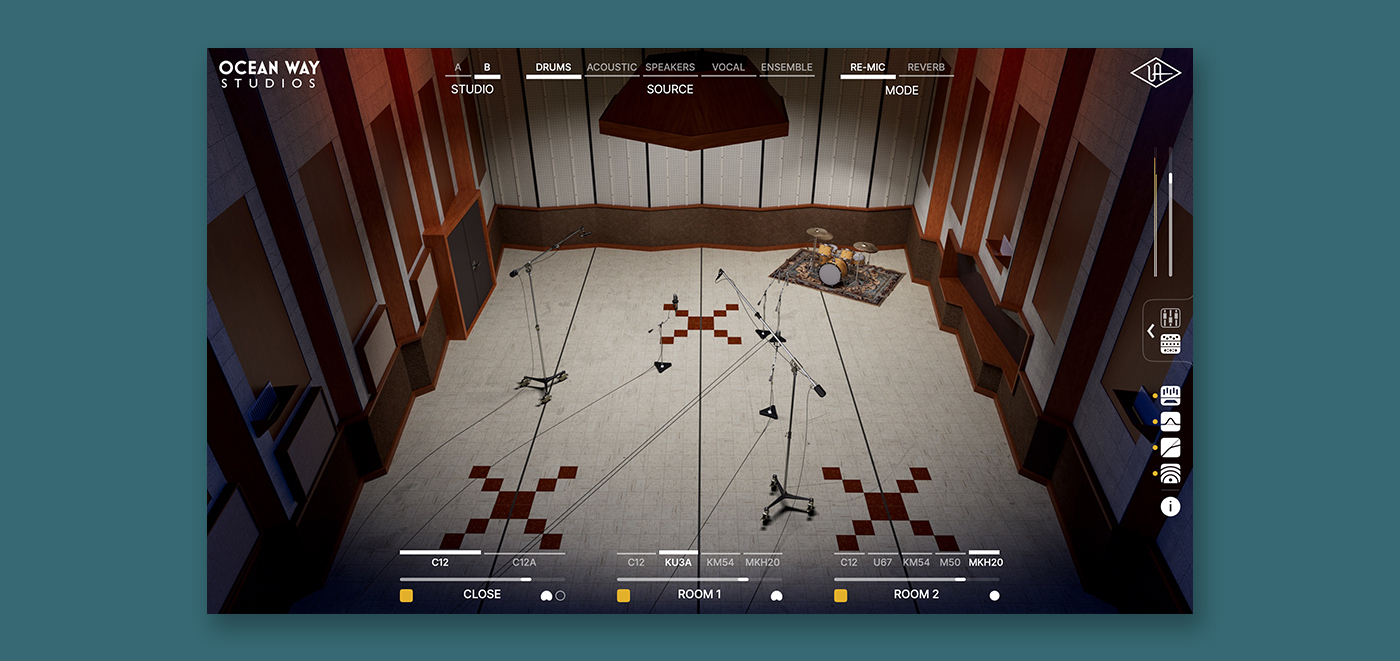Image resolution: width=1400 pixels, height=661 pixels.
Task: Toggle the yellow Close mic enable square
Action: 407,596
